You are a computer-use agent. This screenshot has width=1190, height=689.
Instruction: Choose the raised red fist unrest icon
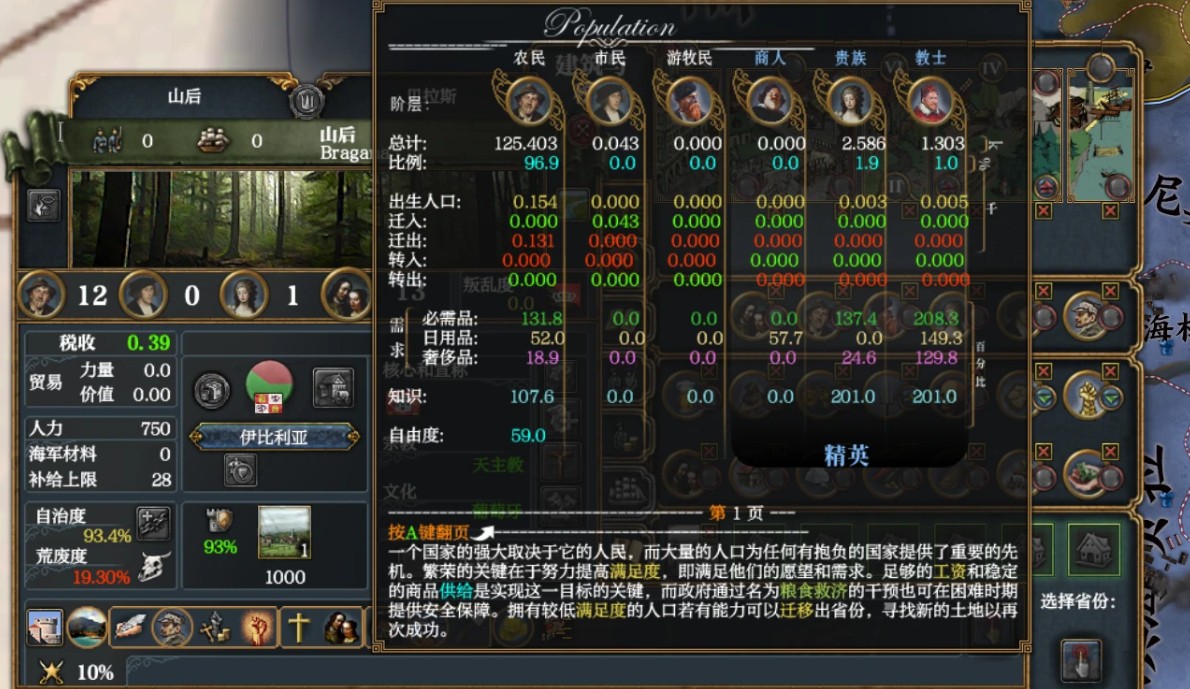[258, 627]
